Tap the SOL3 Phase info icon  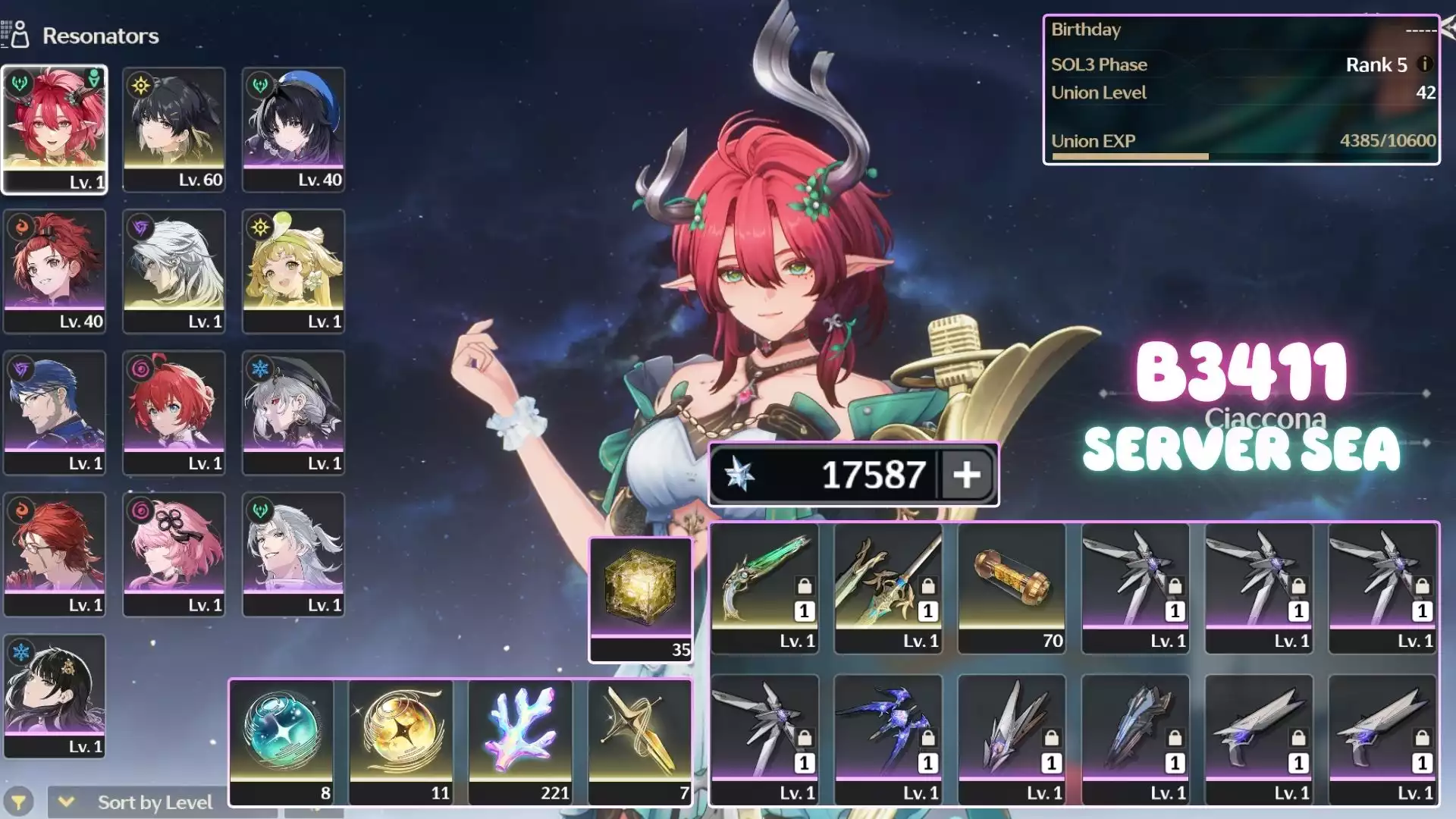(1425, 64)
